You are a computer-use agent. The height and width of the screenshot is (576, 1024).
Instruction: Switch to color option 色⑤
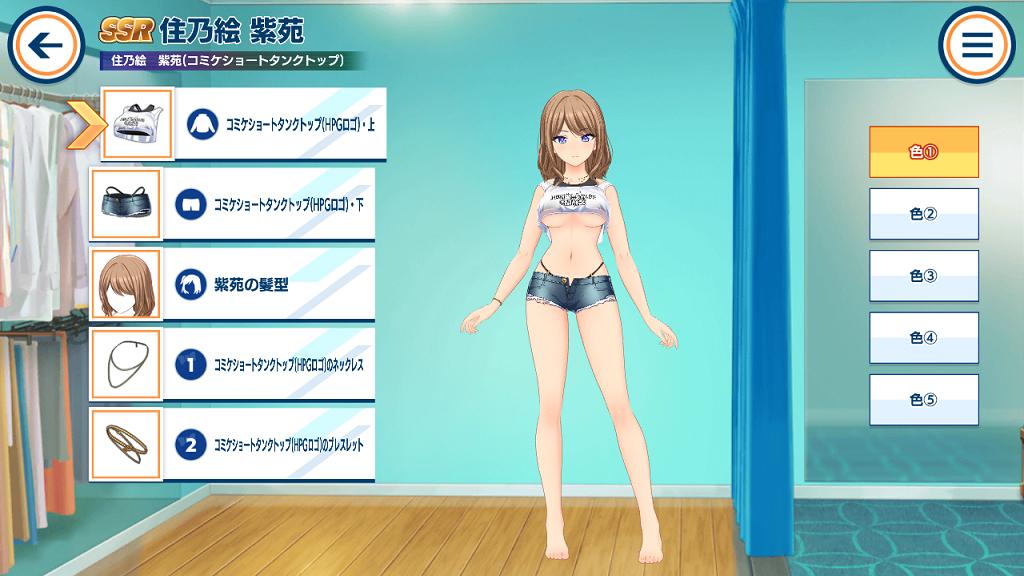pyautogui.click(x=923, y=399)
